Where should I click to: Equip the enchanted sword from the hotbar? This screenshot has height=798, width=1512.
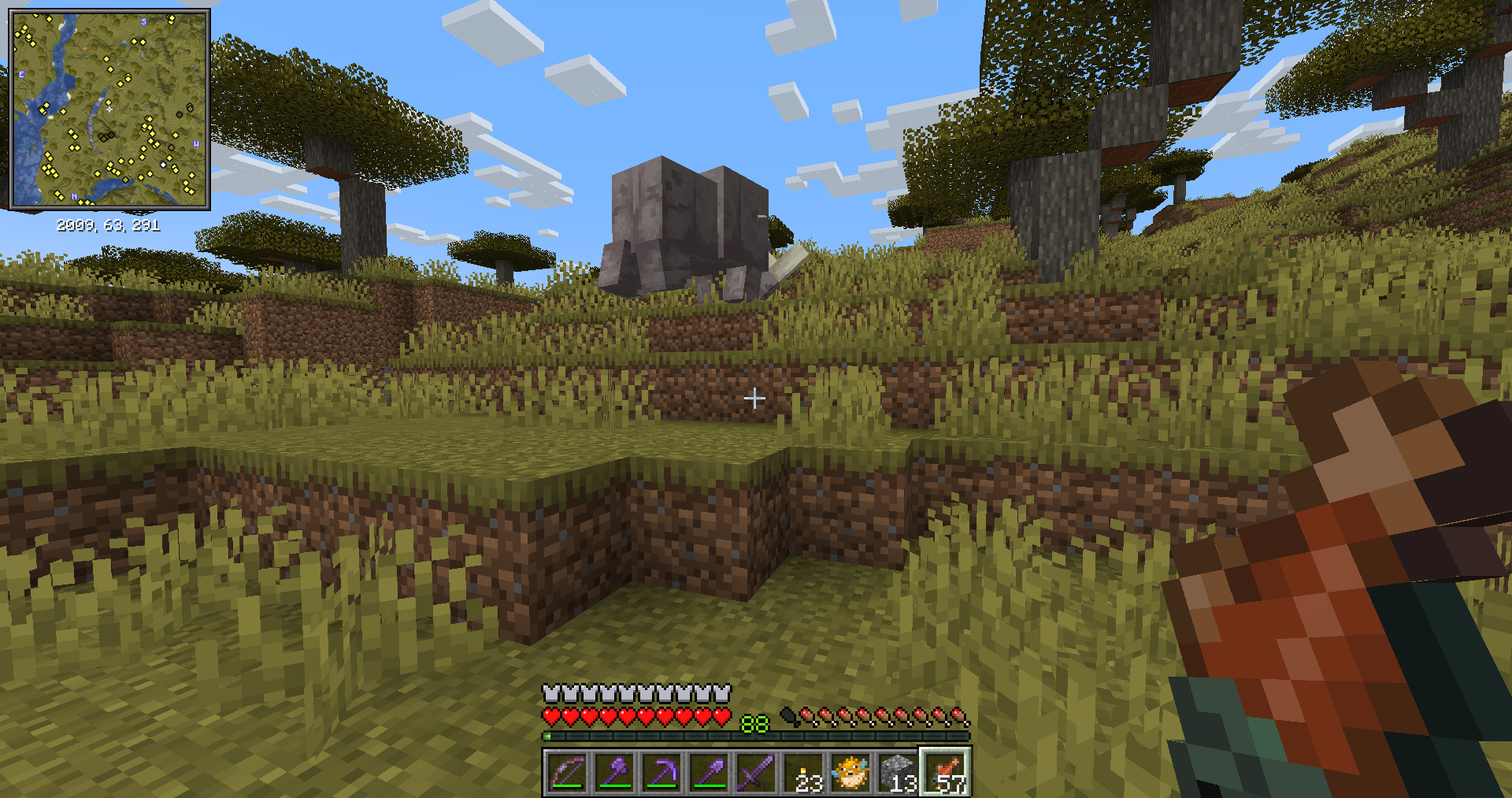[756, 772]
